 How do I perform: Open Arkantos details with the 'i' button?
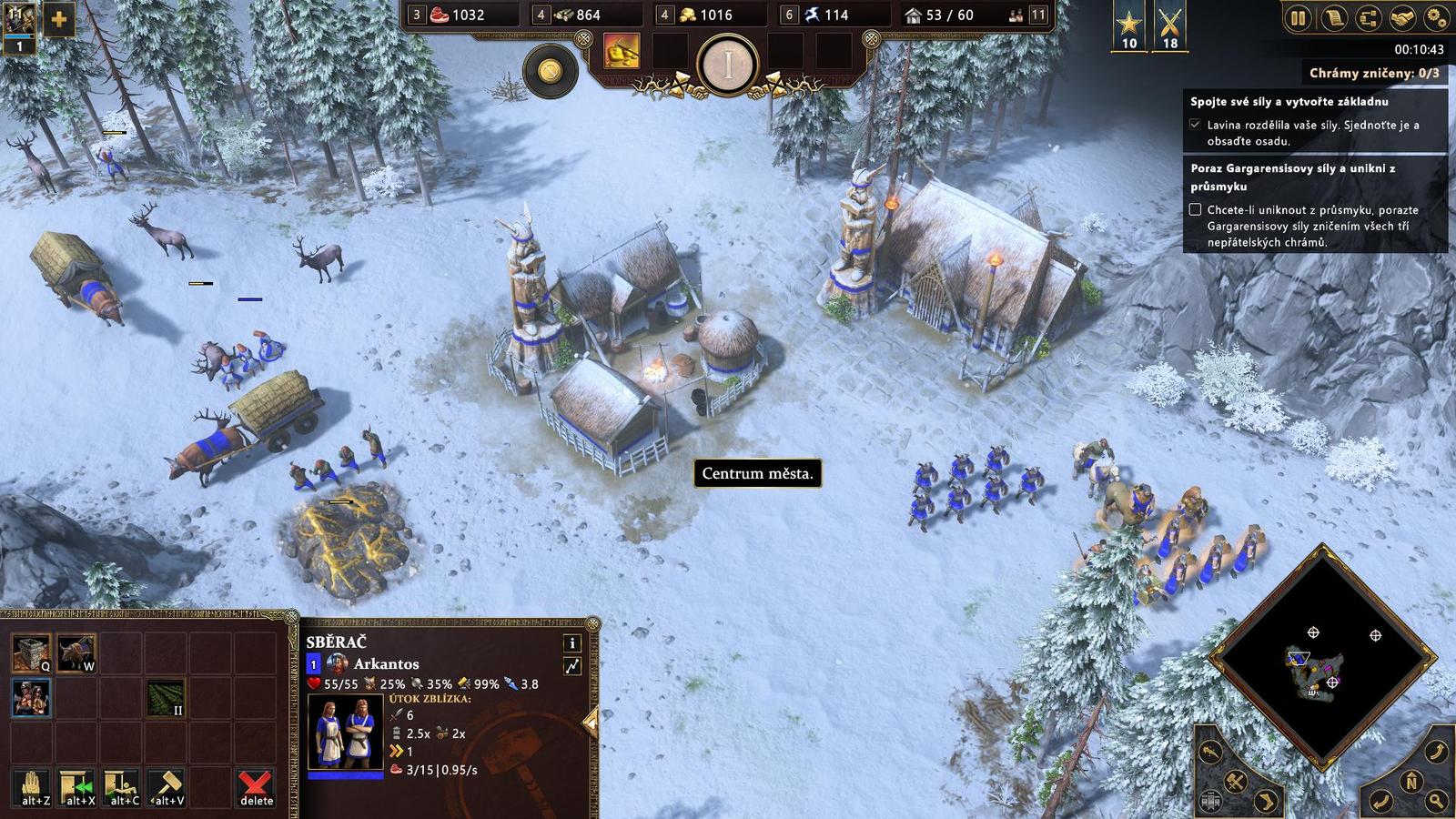(573, 643)
